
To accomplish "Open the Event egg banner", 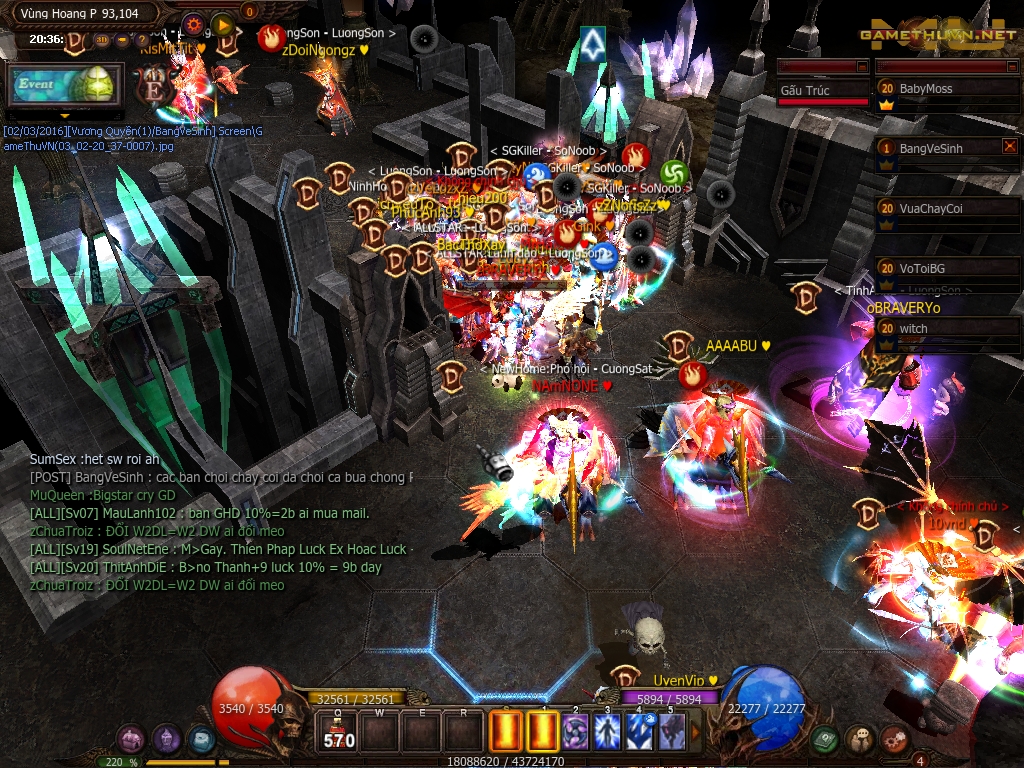I will tap(64, 84).
